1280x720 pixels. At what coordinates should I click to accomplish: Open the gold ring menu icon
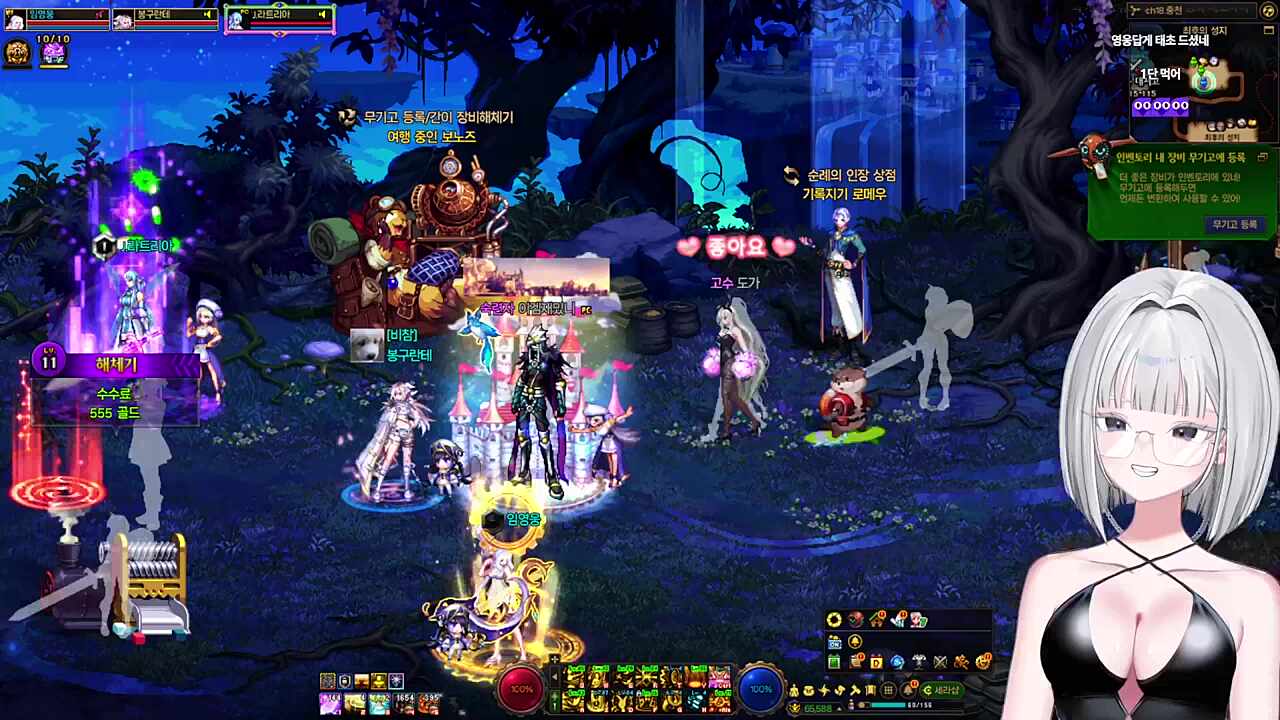pyautogui.click(x=834, y=620)
